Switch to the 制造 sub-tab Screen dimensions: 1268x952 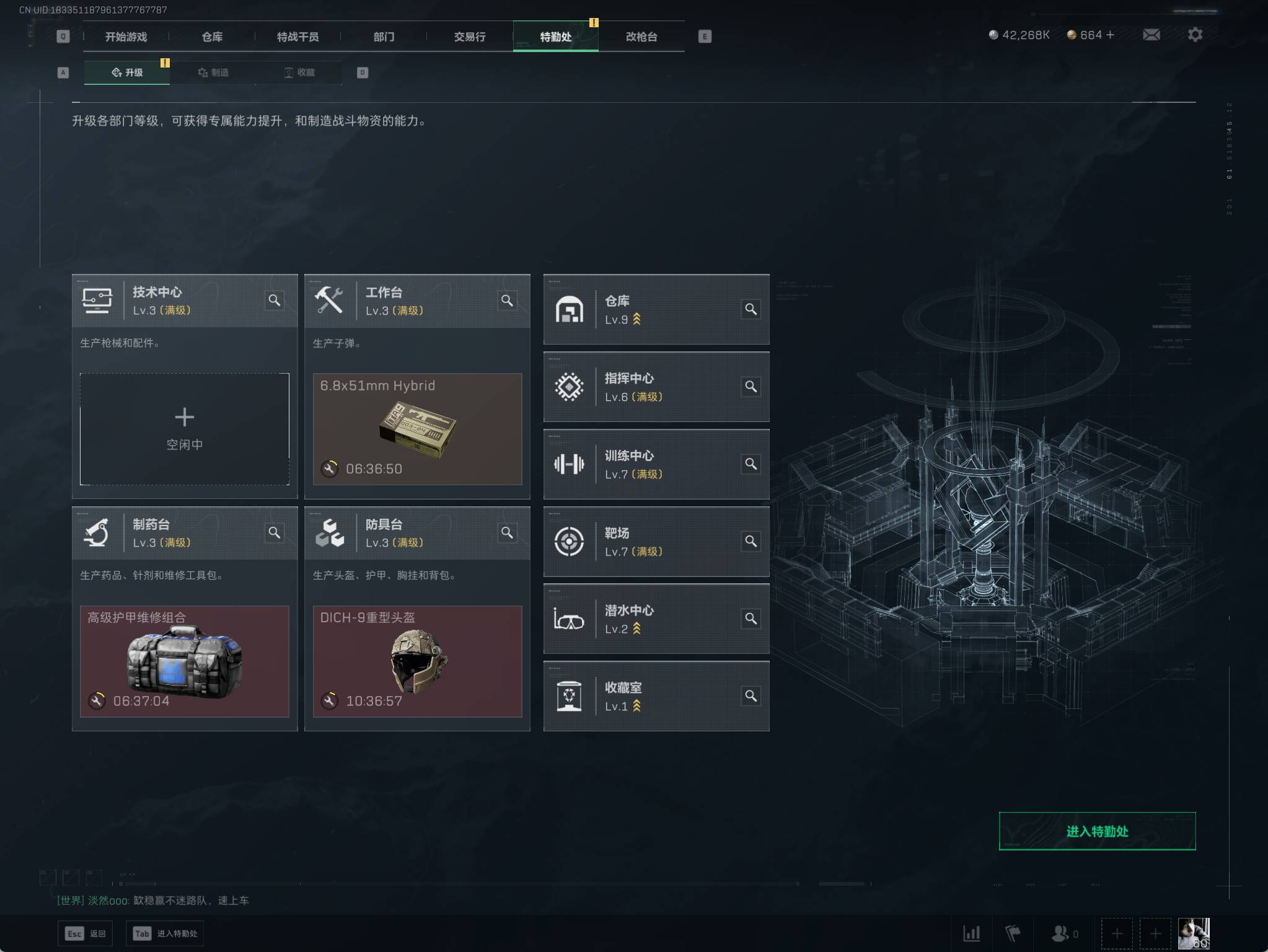coord(213,73)
